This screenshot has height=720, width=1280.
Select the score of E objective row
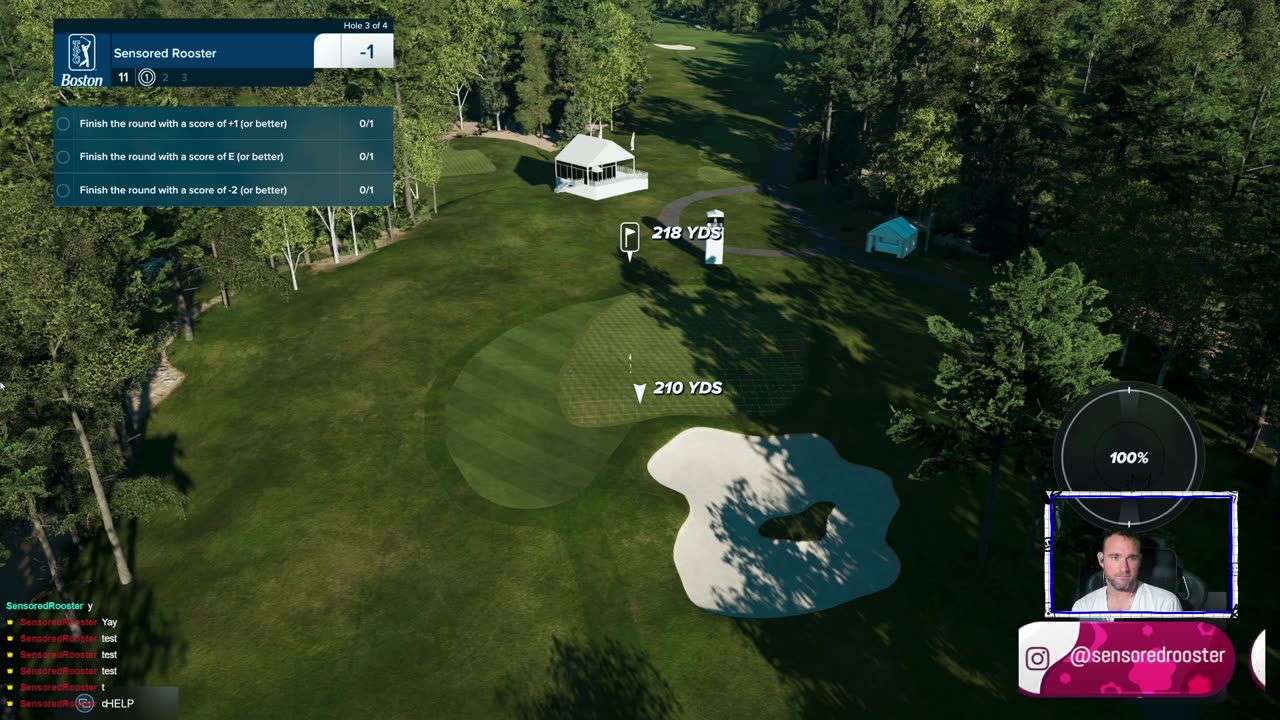point(222,157)
